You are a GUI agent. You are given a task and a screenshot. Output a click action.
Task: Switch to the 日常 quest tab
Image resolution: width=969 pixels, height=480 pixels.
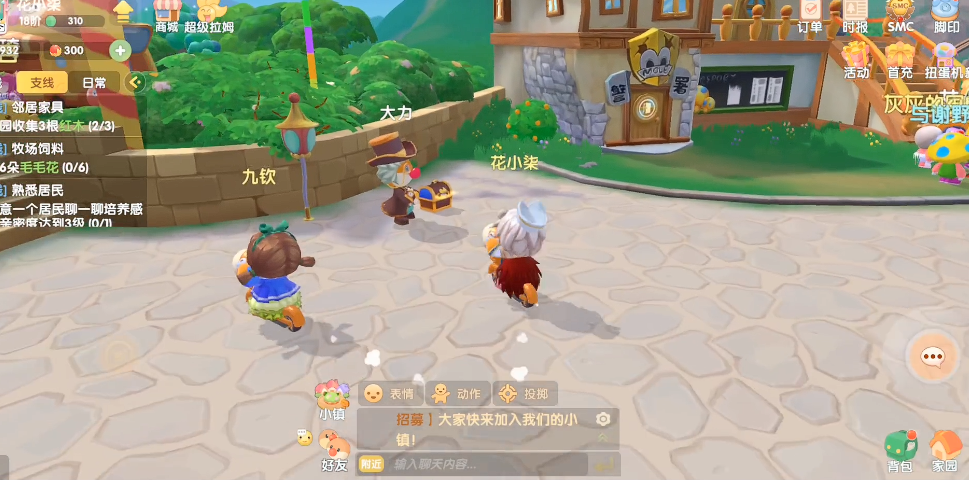(x=95, y=83)
